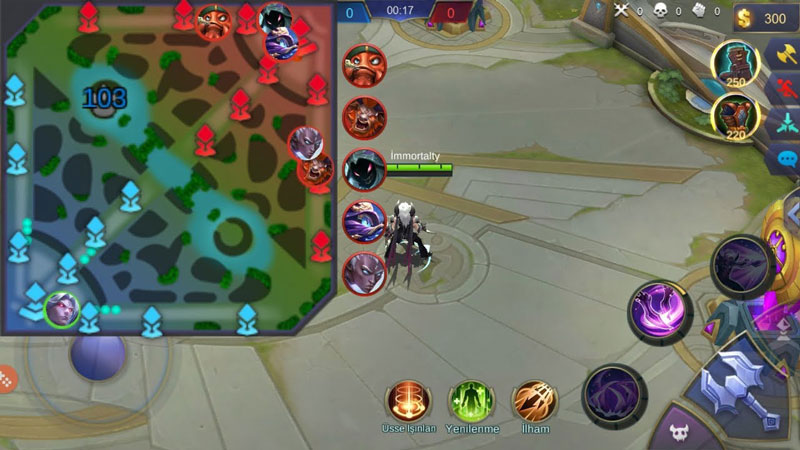Activate the dim purple thorns skill
This screenshot has height=450, width=800.
[612, 394]
